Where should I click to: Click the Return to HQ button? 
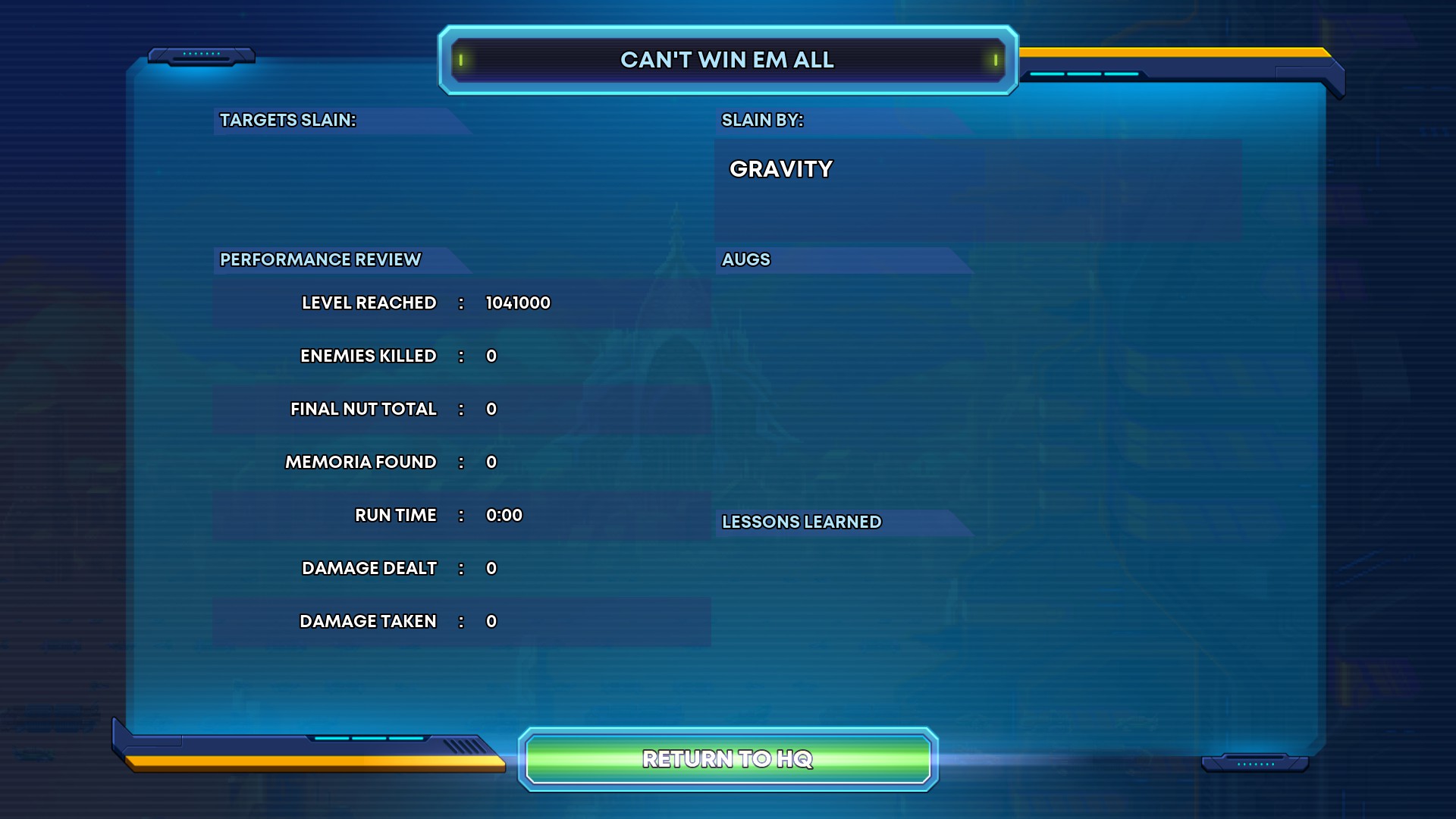tap(728, 759)
